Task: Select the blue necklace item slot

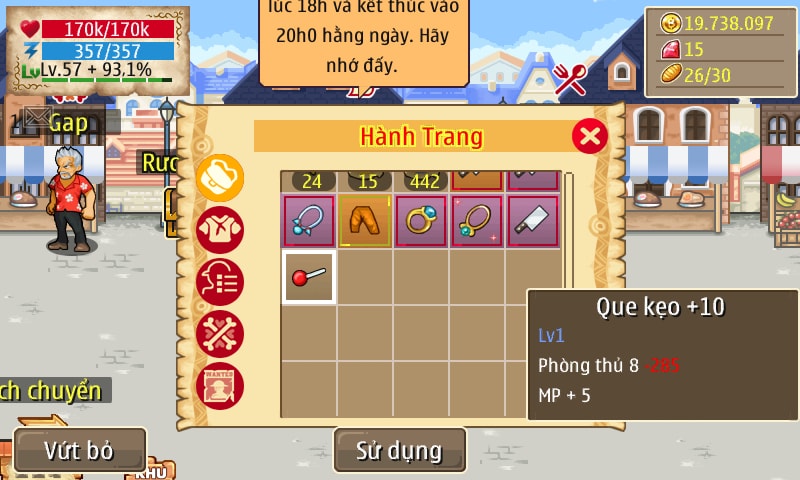Action: click(308, 221)
